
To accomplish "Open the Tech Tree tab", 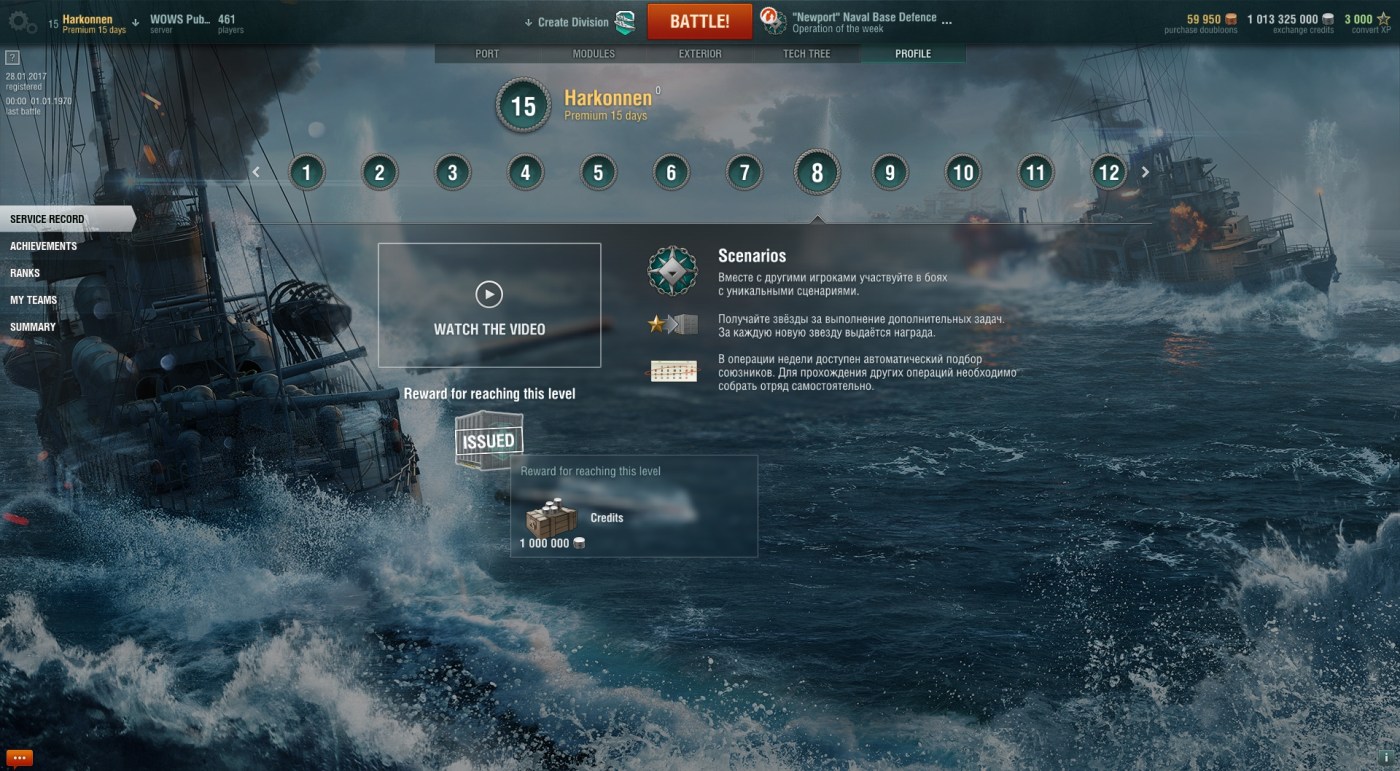I will click(x=806, y=53).
